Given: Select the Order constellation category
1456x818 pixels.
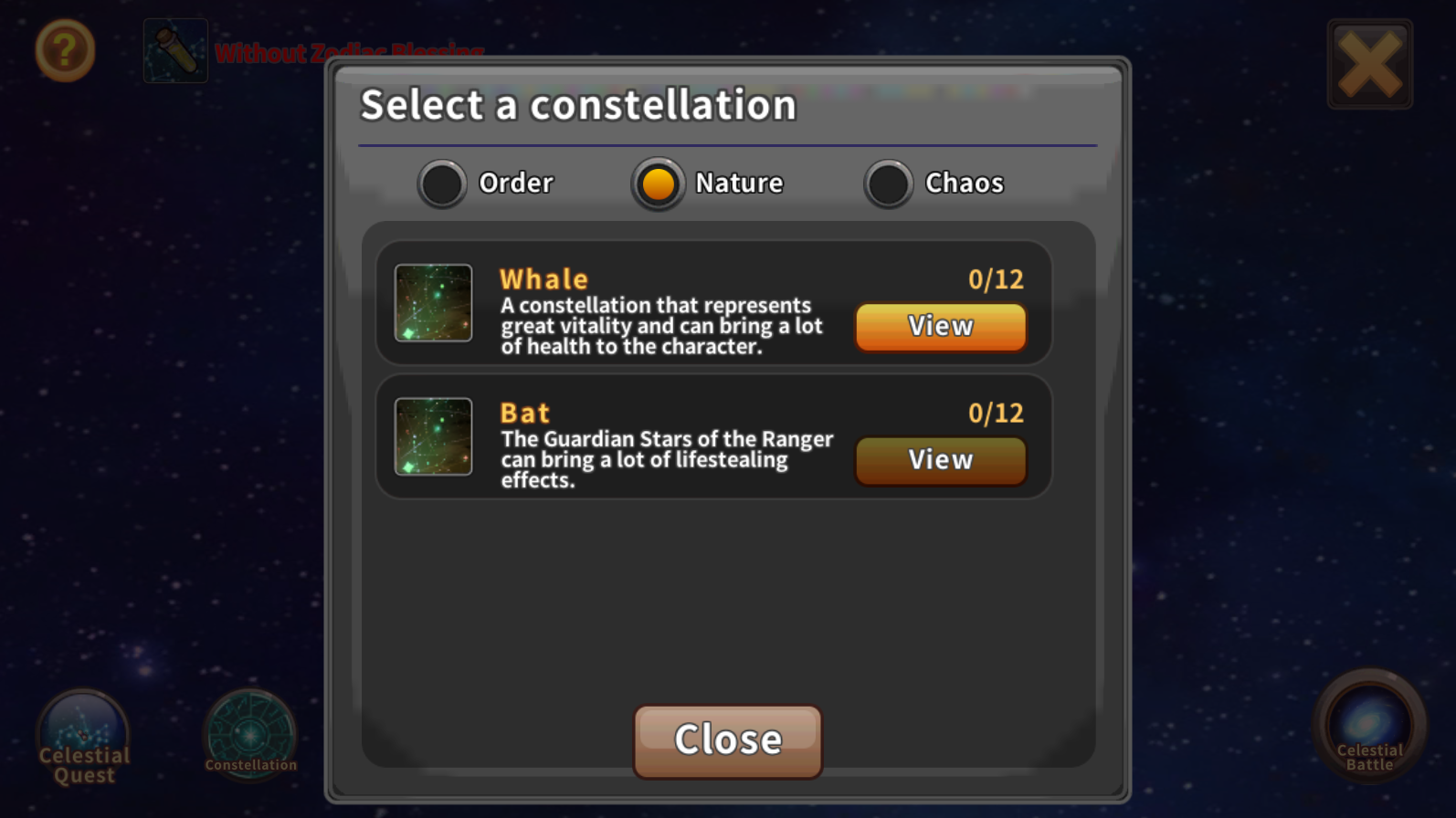Looking at the screenshot, I should pyautogui.click(x=442, y=184).
